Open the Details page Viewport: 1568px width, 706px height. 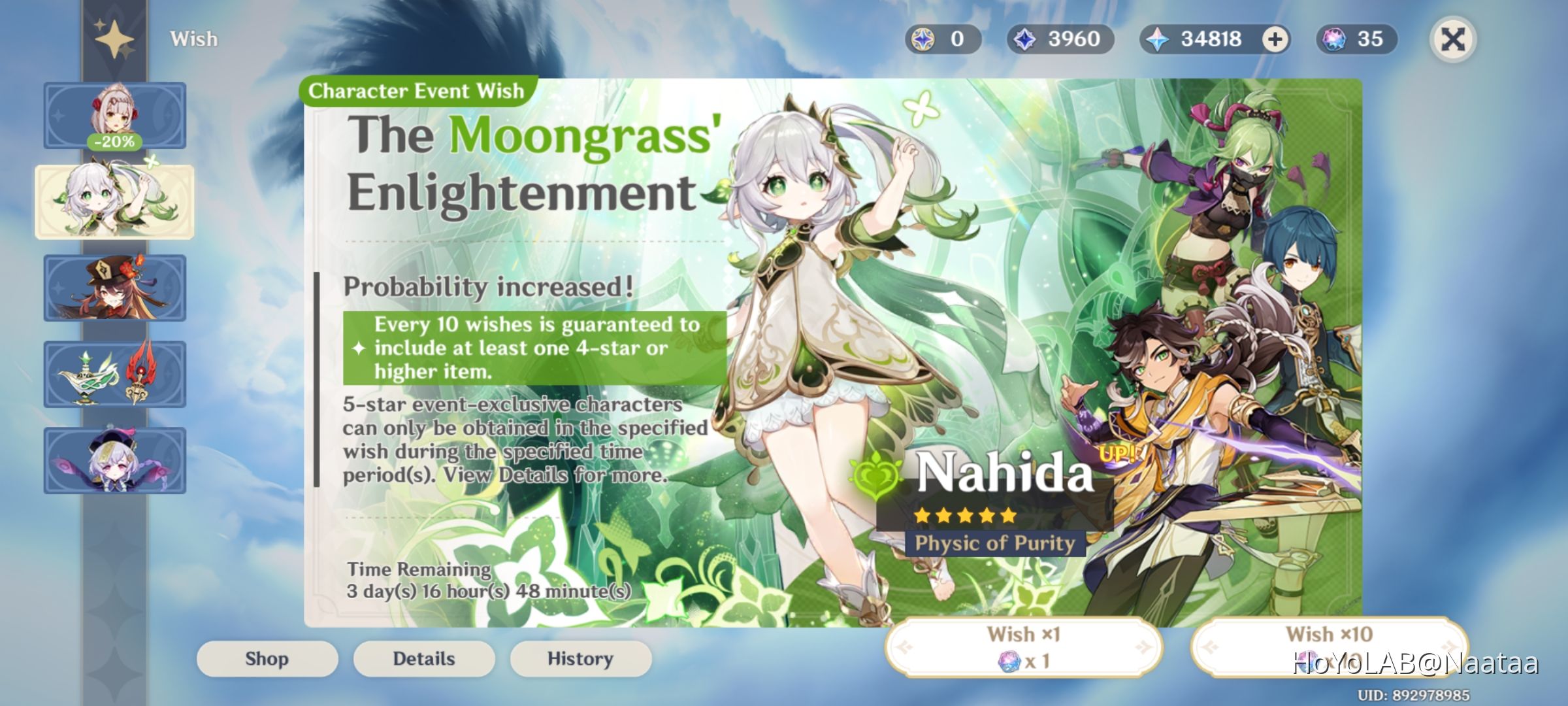[x=423, y=658]
